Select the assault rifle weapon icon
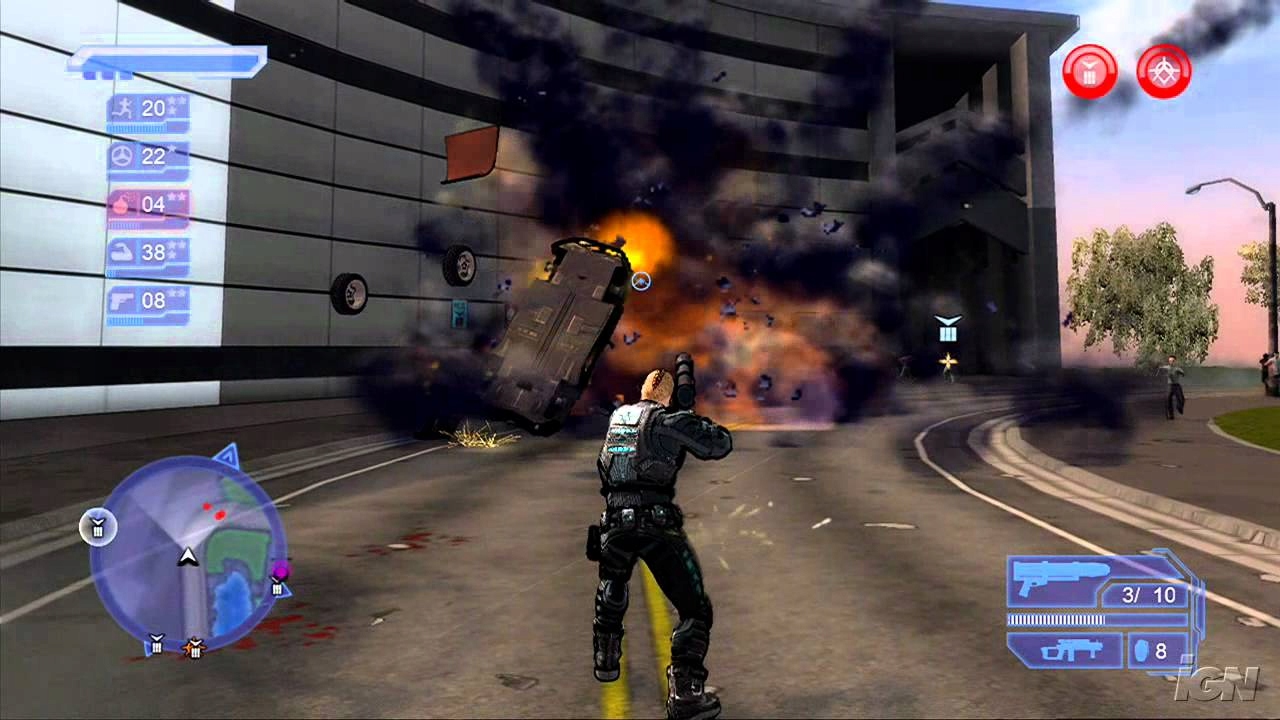 [1073, 650]
